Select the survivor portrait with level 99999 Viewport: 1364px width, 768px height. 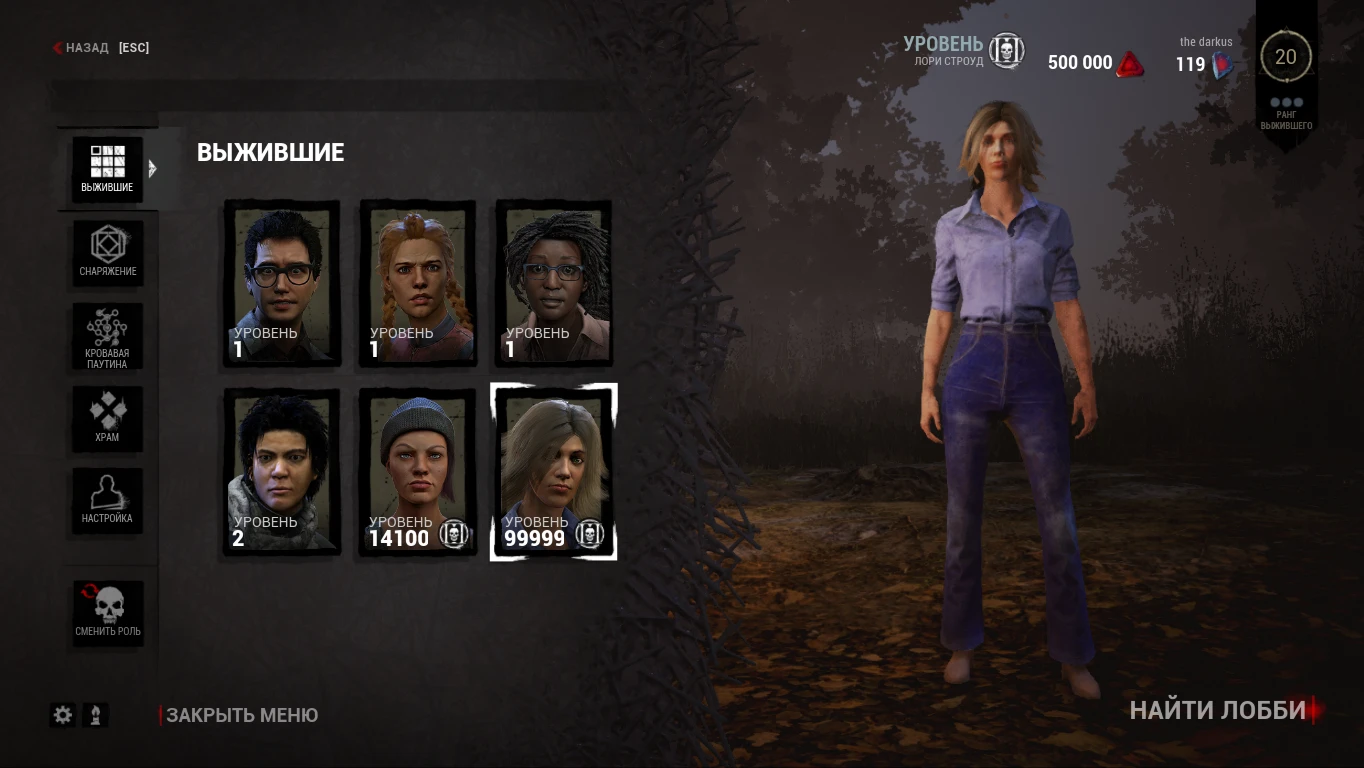click(x=553, y=470)
